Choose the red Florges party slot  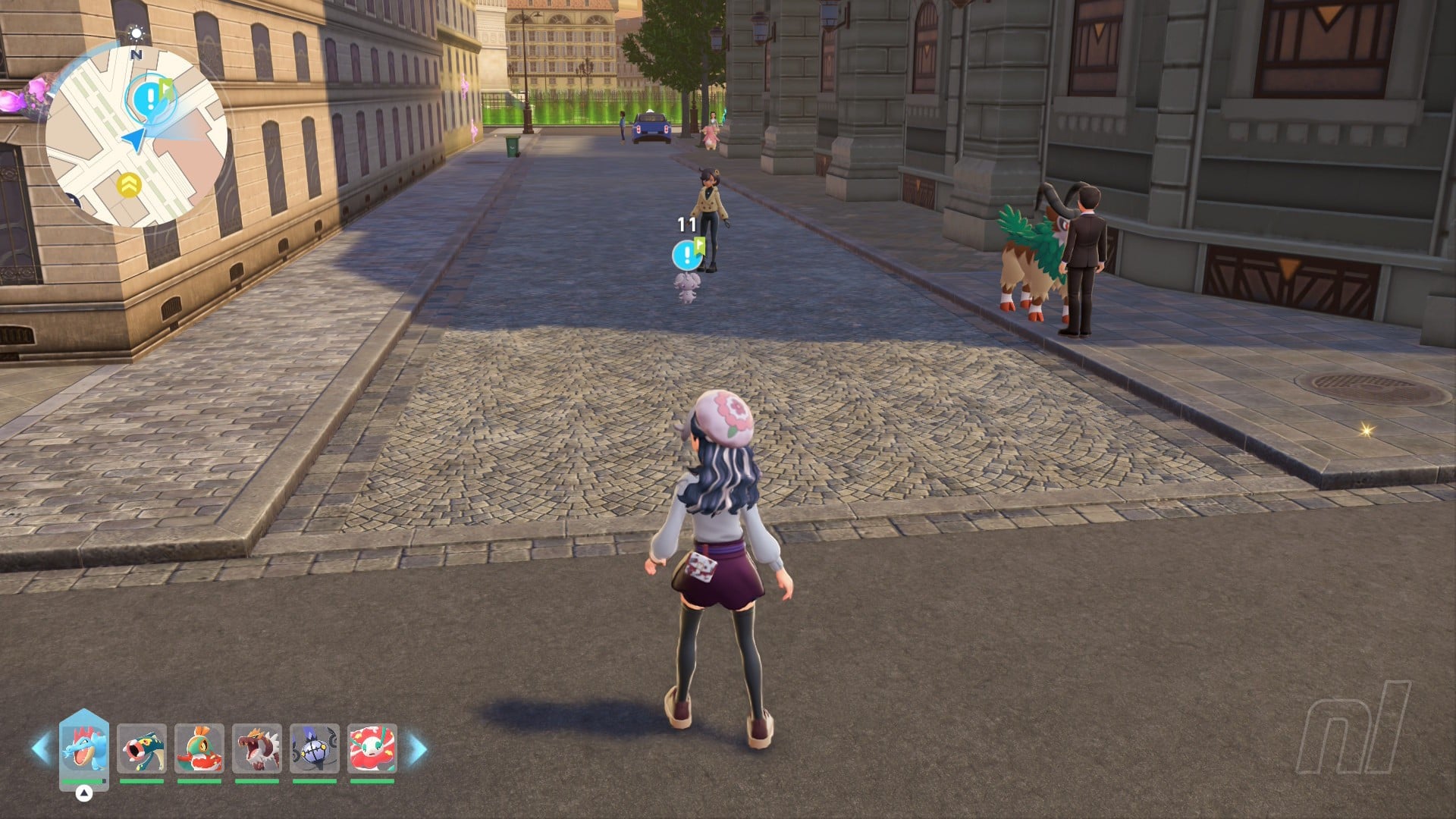click(x=372, y=748)
